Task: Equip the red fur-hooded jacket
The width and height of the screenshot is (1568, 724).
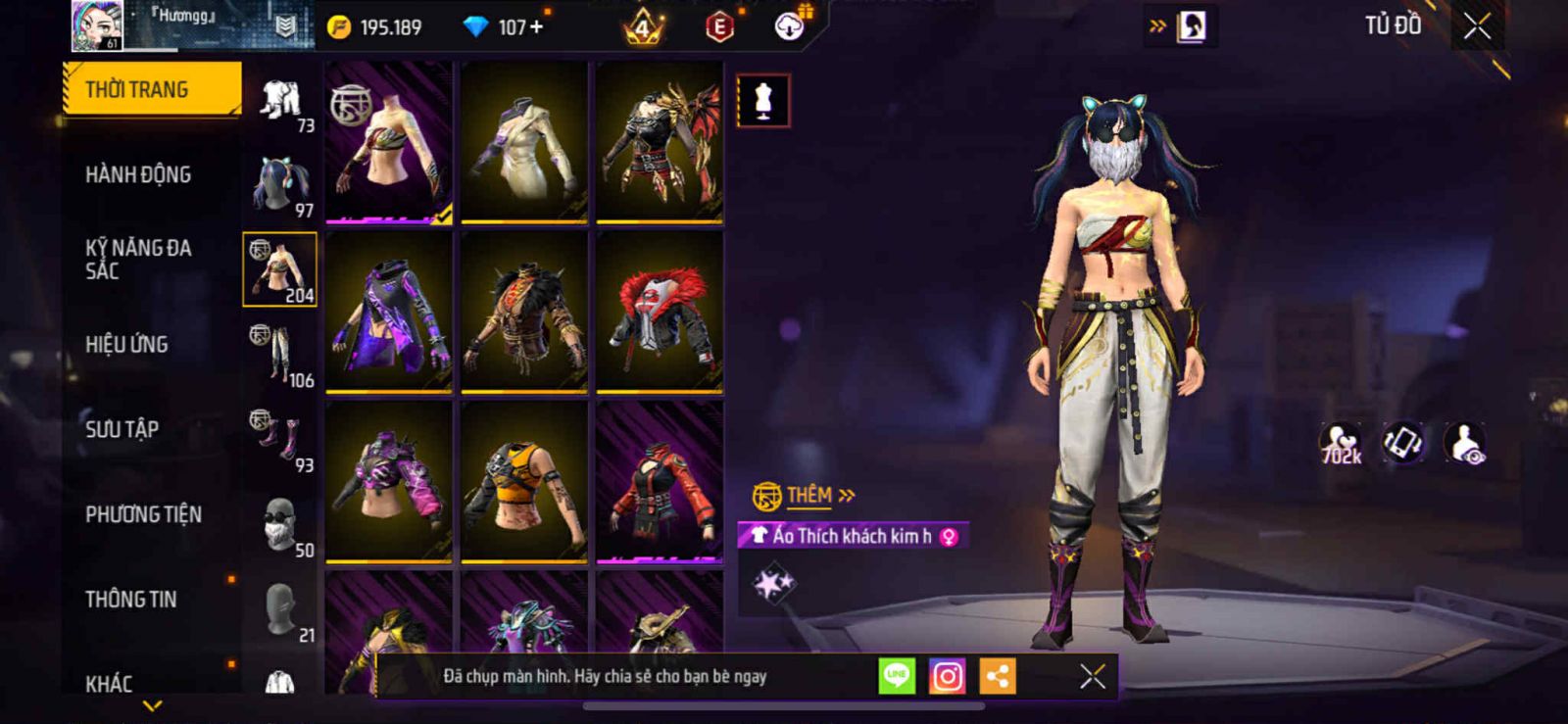Action: 660,312
